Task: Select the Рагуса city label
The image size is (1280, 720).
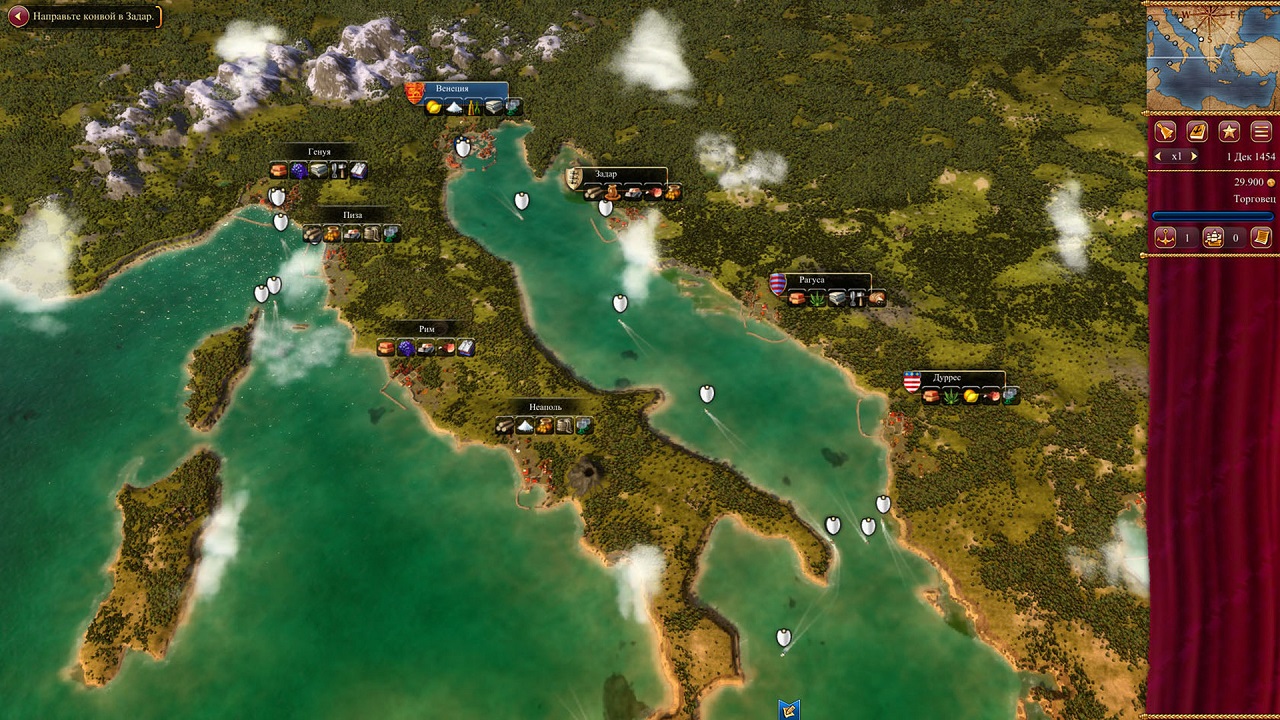Action: click(812, 280)
